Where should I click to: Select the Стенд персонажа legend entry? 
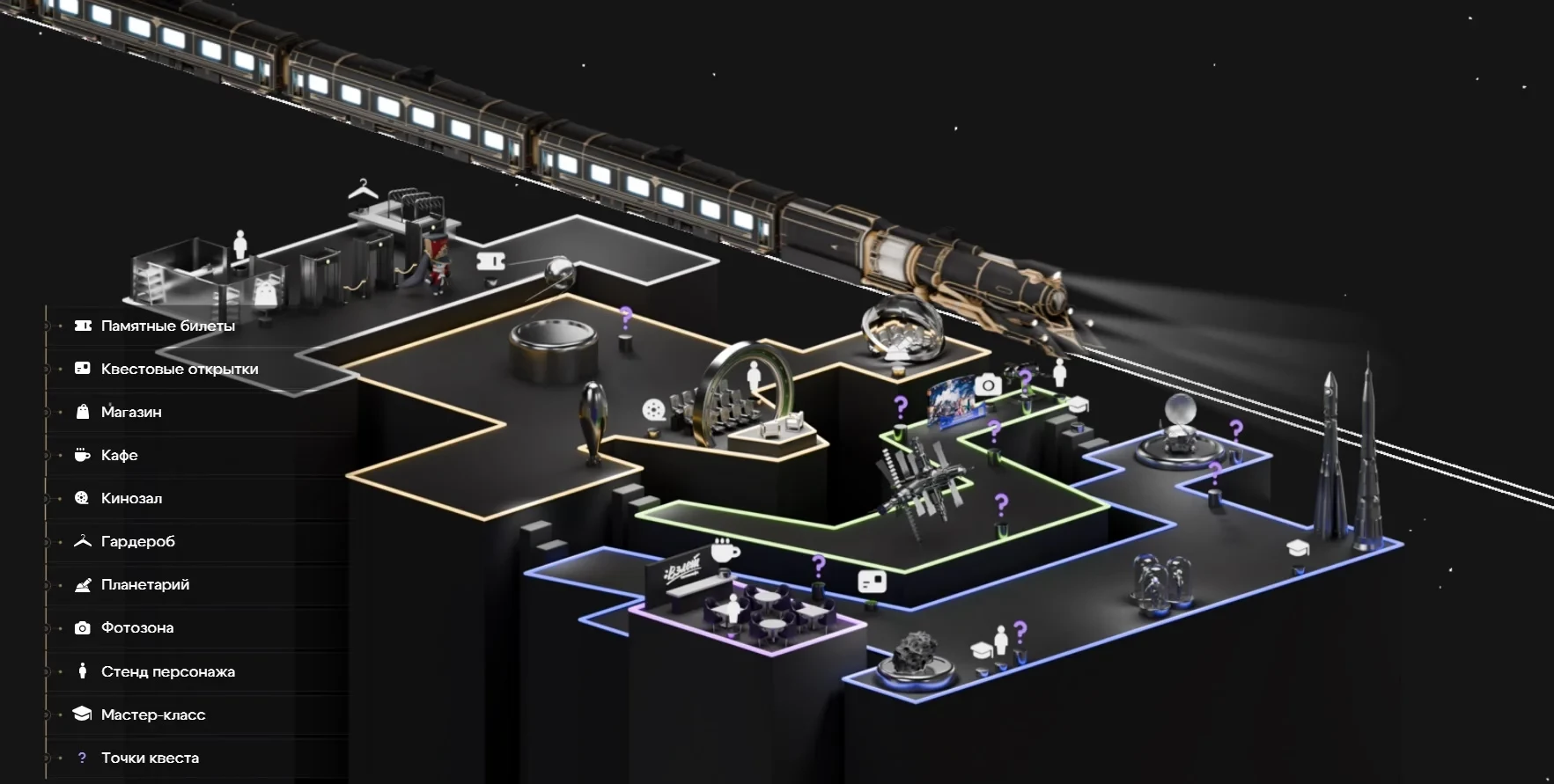click(167, 671)
